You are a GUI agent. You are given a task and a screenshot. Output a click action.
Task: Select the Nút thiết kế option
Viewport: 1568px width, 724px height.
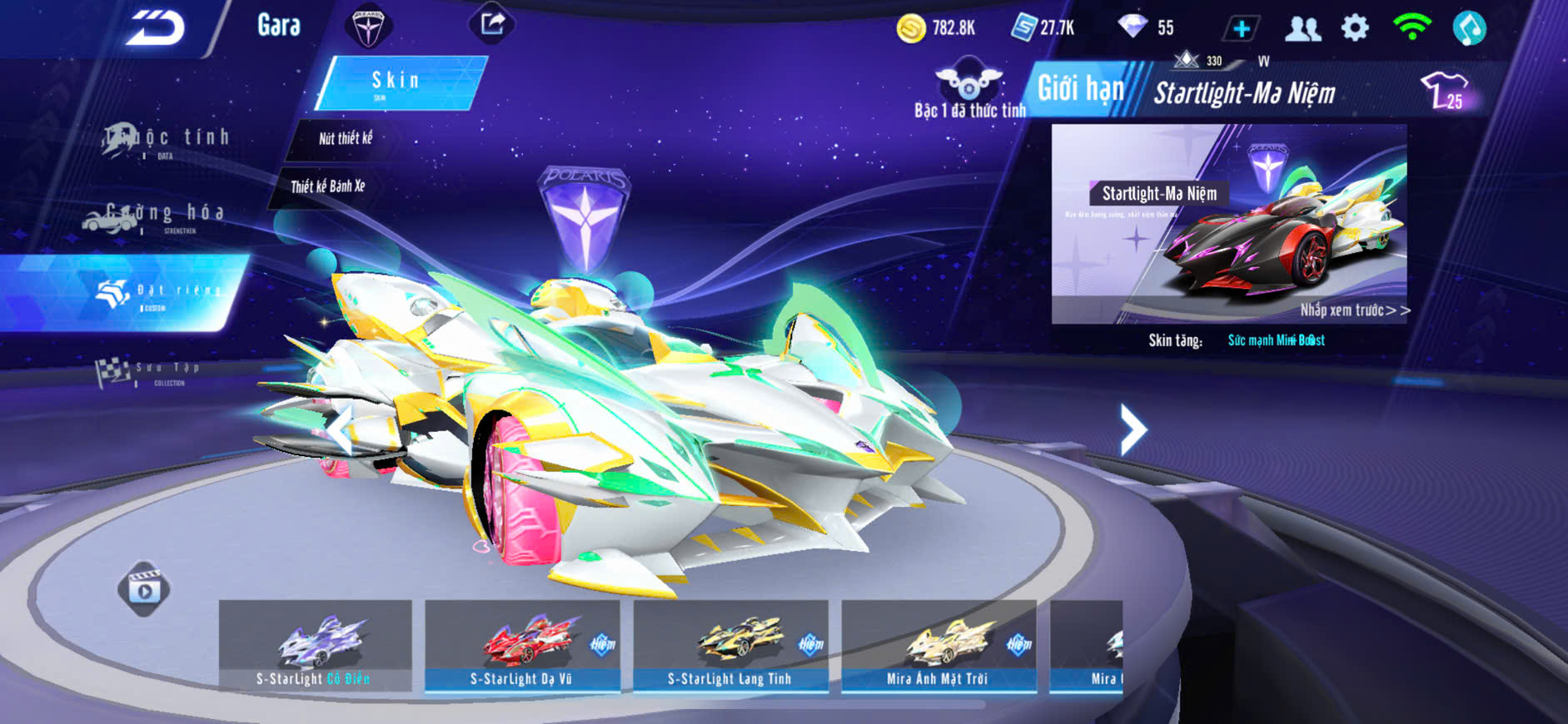point(345,138)
